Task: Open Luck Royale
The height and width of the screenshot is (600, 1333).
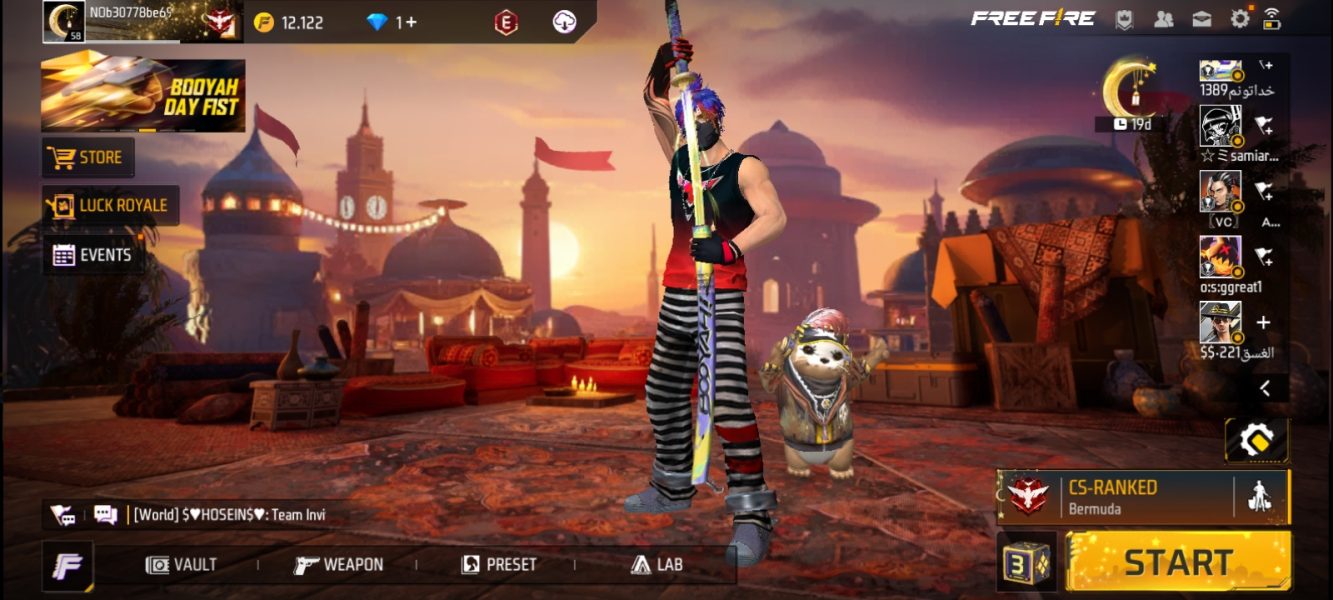Action: click(110, 206)
